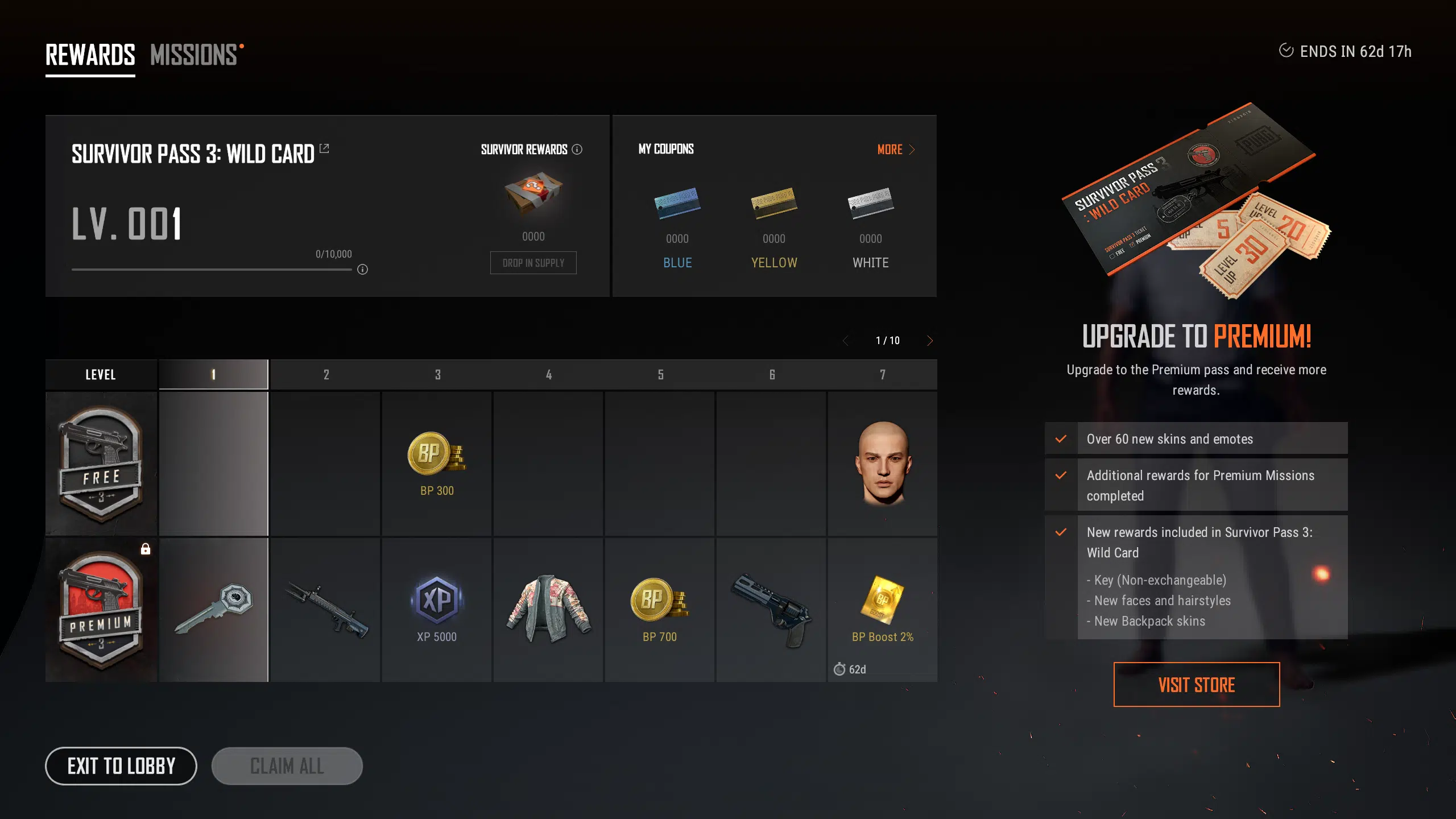Advance to the next rewards page
Screen dimensions: 1456x819
(x=930, y=340)
